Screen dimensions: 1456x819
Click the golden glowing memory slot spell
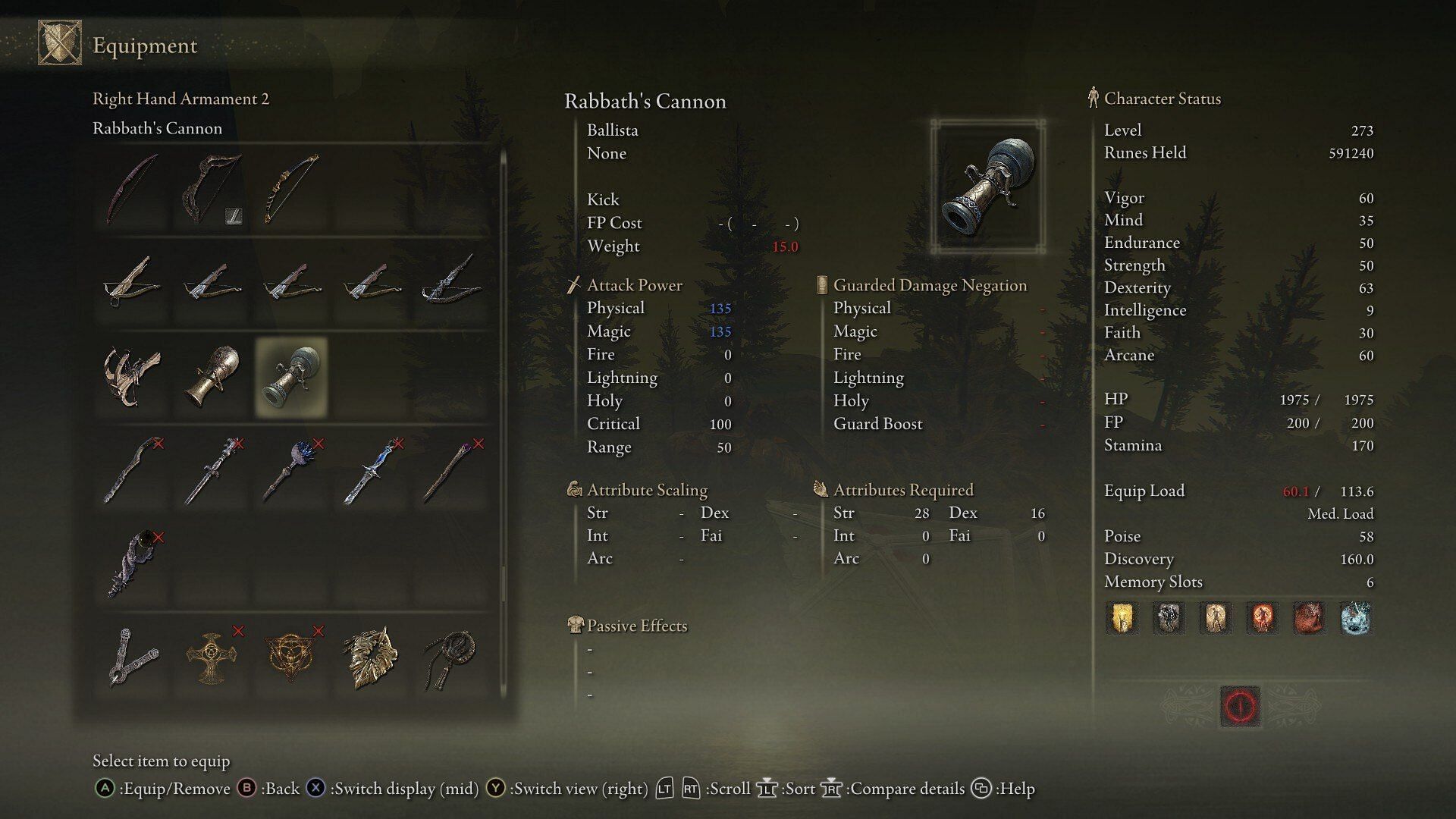pos(1122,618)
